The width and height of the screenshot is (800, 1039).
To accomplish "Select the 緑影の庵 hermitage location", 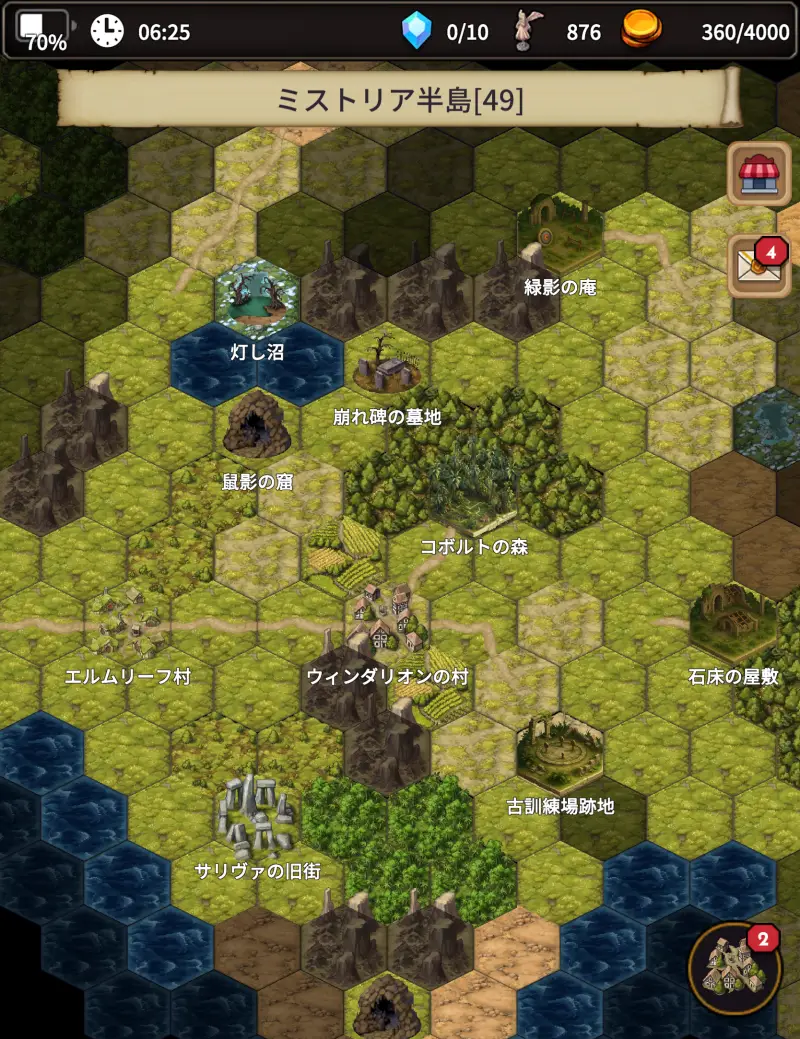I will click(560, 237).
